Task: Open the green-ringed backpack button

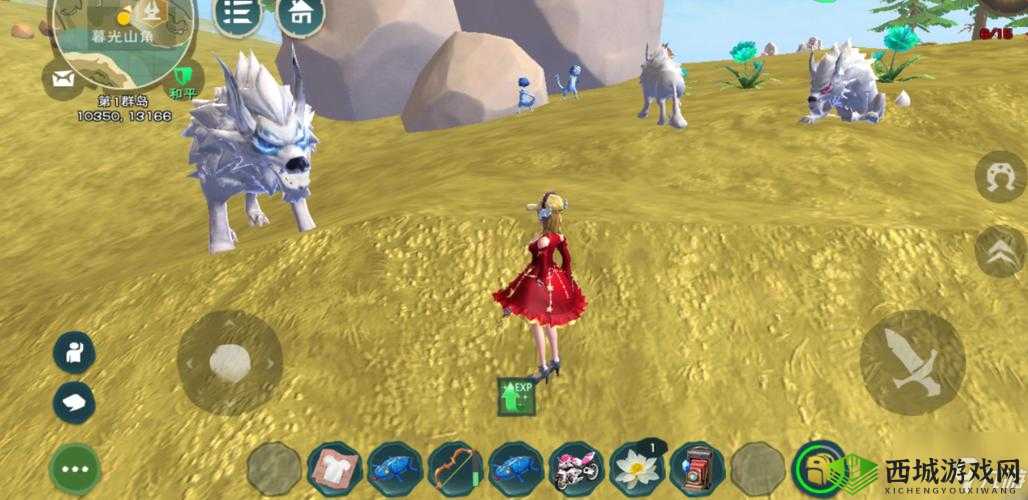Action: click(818, 467)
